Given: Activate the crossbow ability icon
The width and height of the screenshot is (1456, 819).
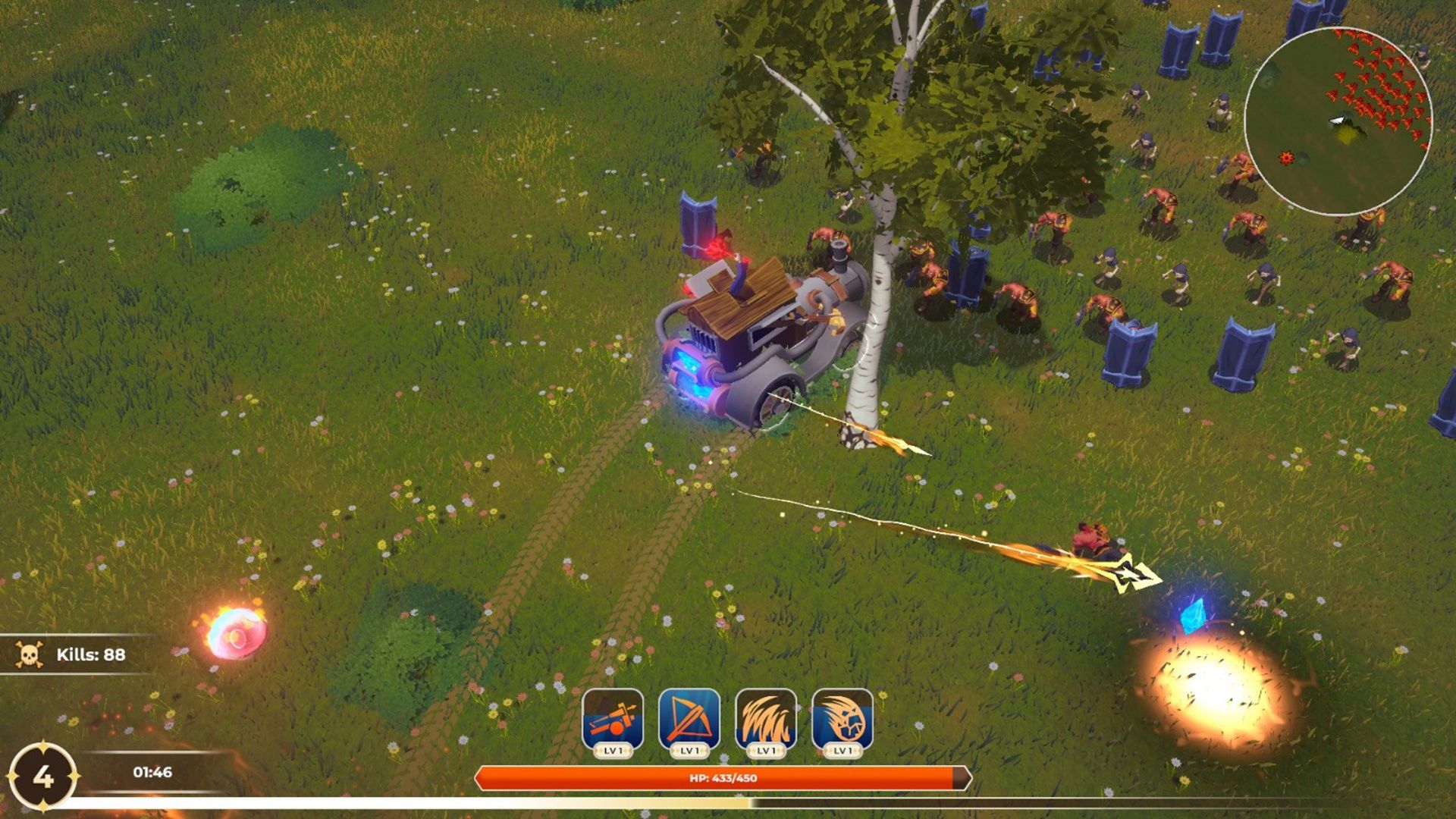Looking at the screenshot, I should click(x=689, y=719).
